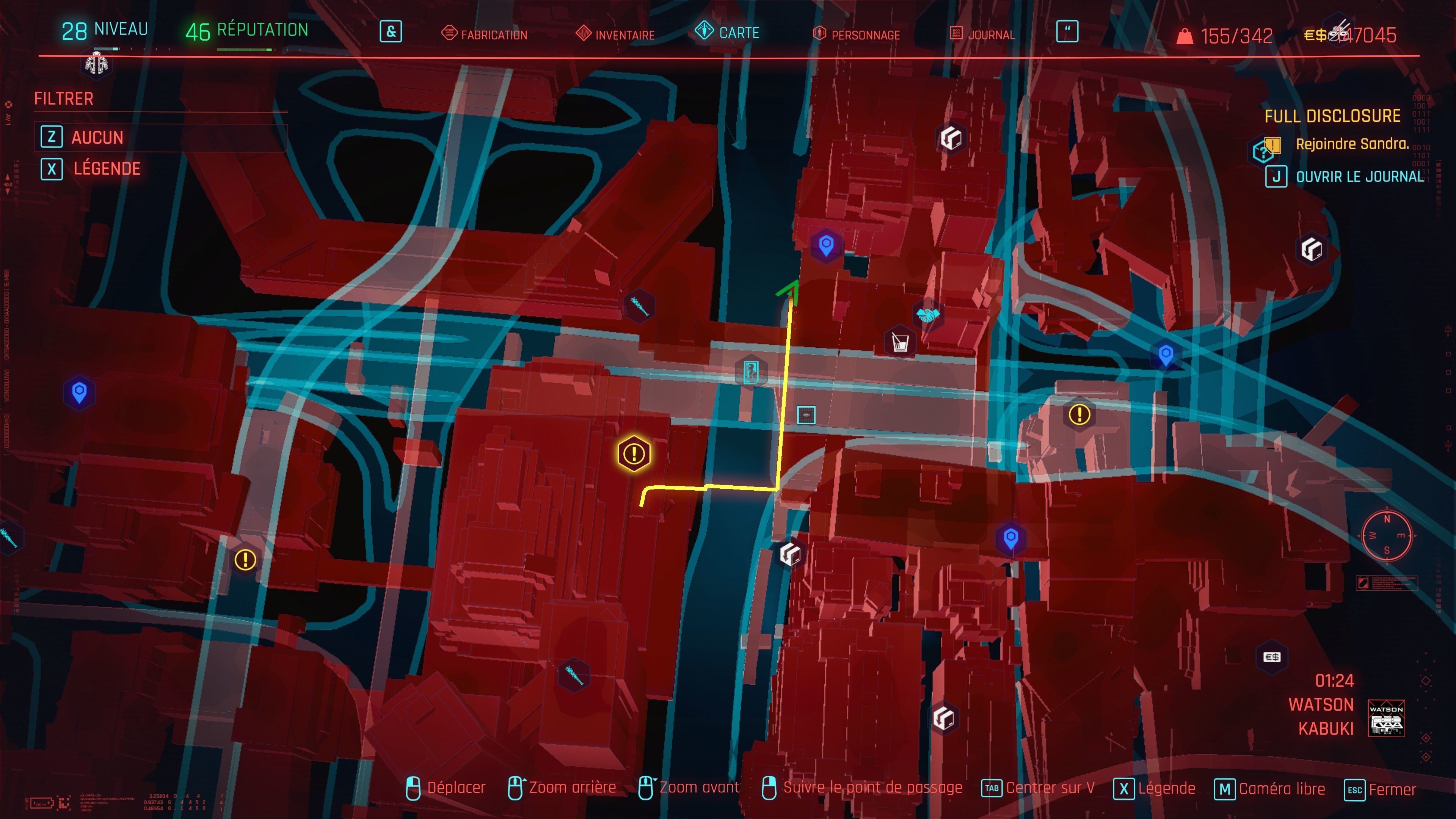Screen dimensions: 1456x819
Task: Open the Personnage tab
Action: tap(857, 35)
